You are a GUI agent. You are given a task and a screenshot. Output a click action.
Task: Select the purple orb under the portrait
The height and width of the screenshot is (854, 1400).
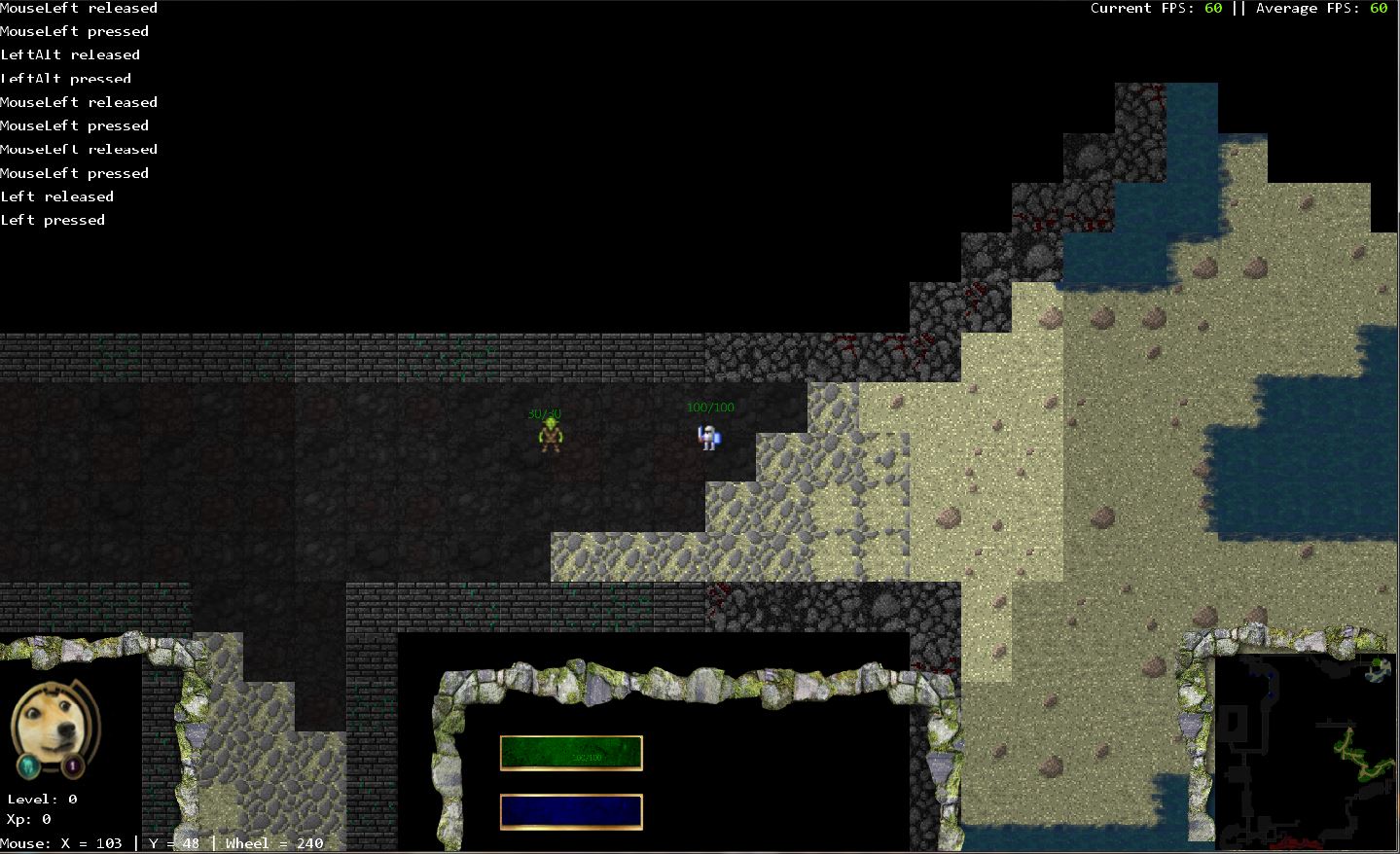(x=74, y=766)
